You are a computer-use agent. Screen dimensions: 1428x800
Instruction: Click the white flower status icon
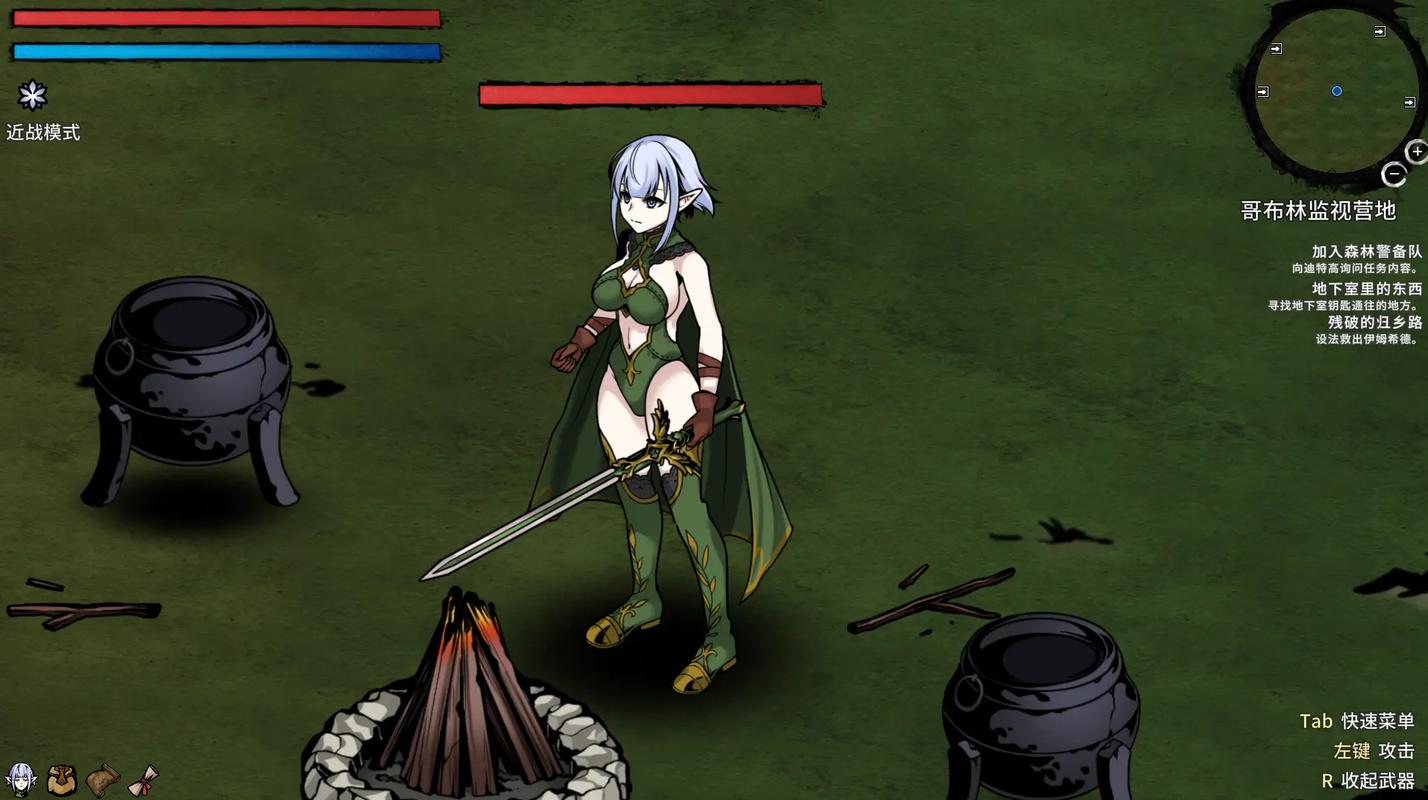pos(33,95)
